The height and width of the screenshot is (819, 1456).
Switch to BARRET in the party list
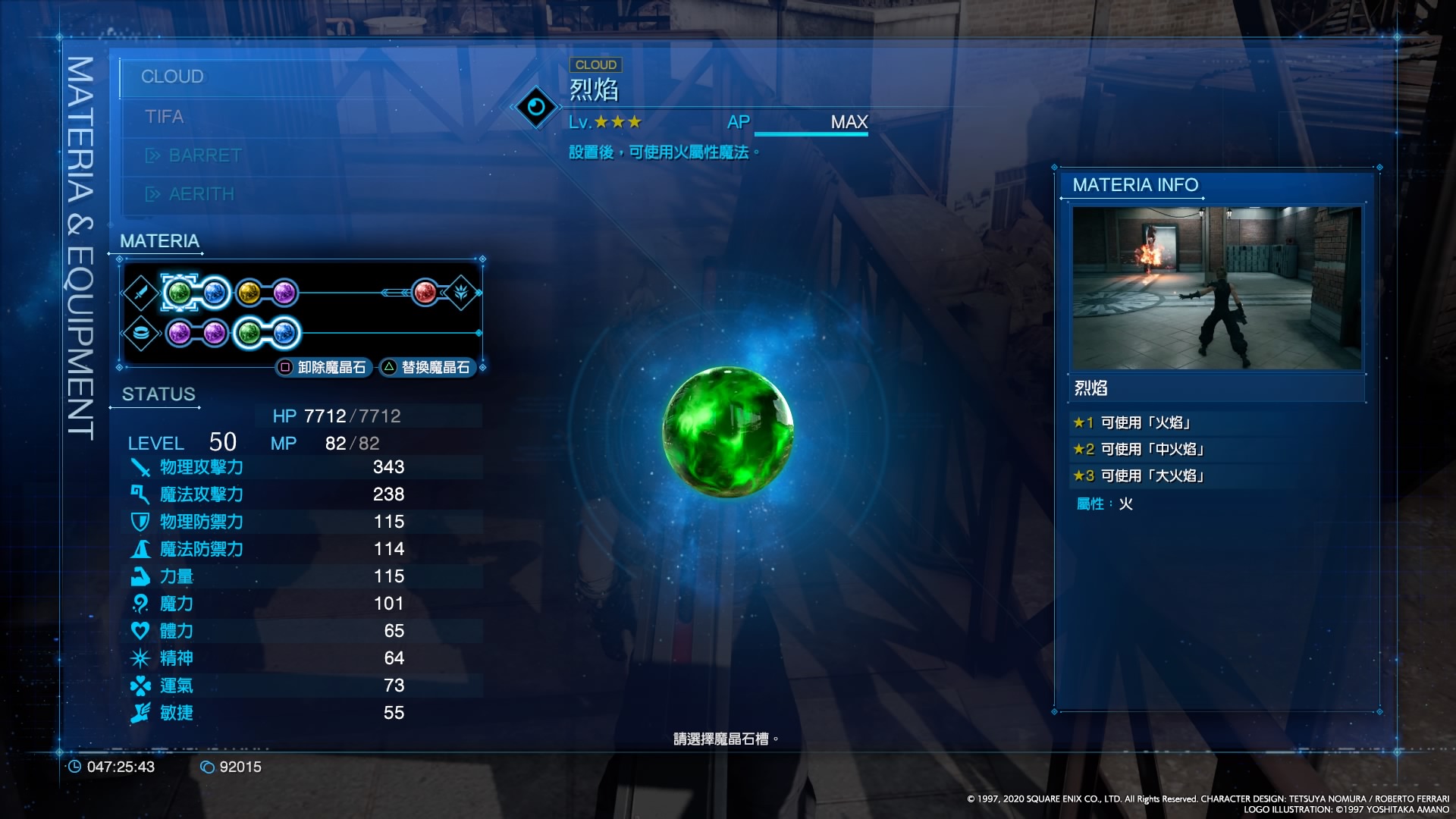[205, 155]
